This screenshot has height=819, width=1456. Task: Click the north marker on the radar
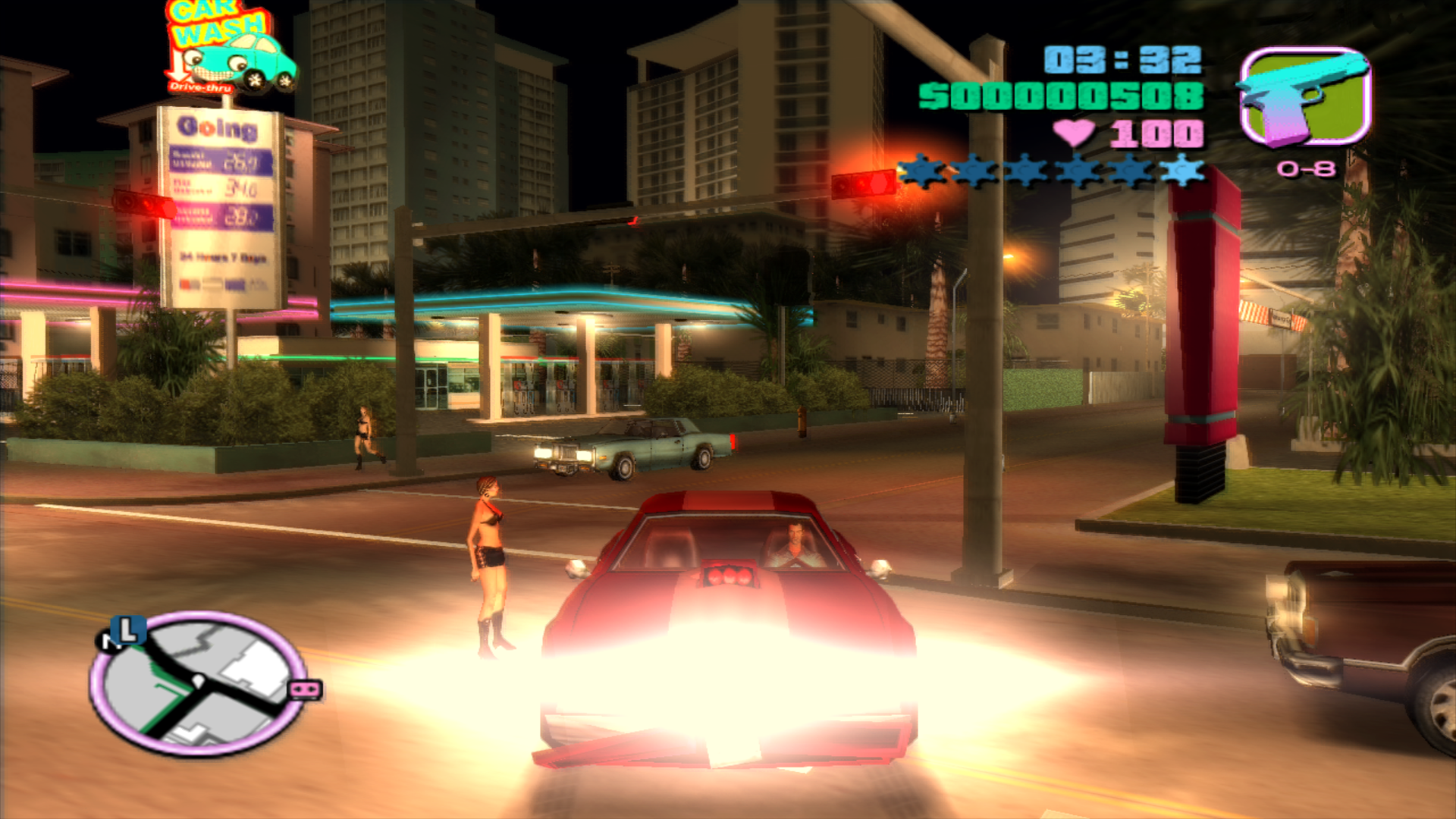[x=107, y=642]
